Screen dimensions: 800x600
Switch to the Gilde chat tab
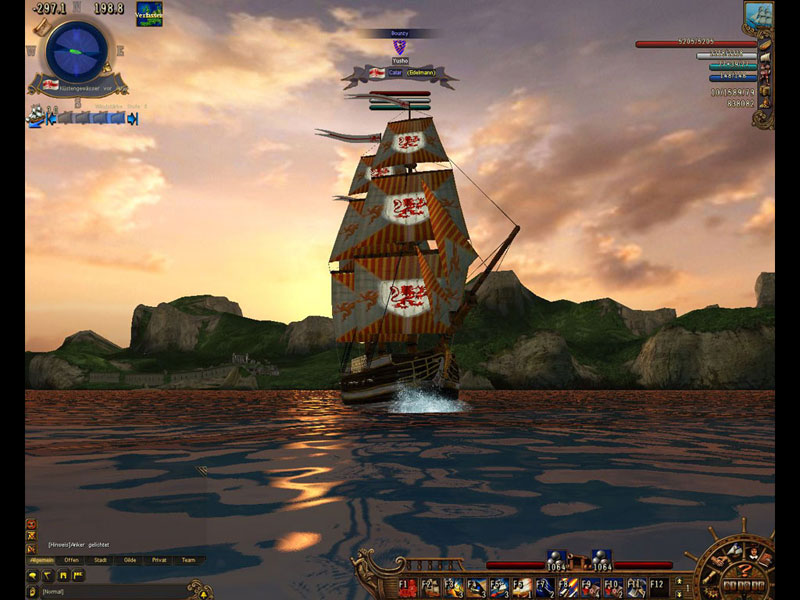pyautogui.click(x=130, y=560)
